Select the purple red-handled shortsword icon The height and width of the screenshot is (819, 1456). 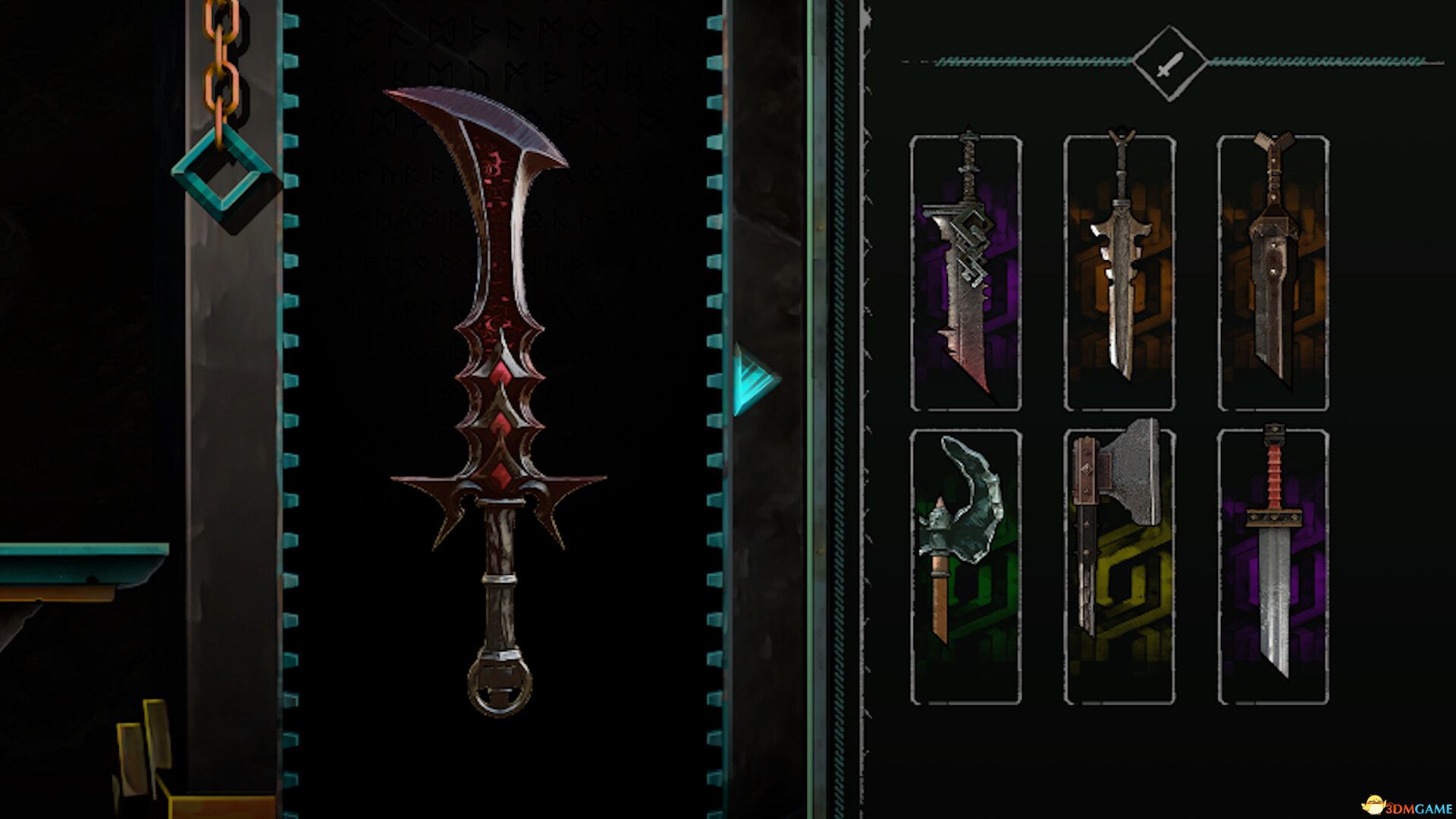1274,569
